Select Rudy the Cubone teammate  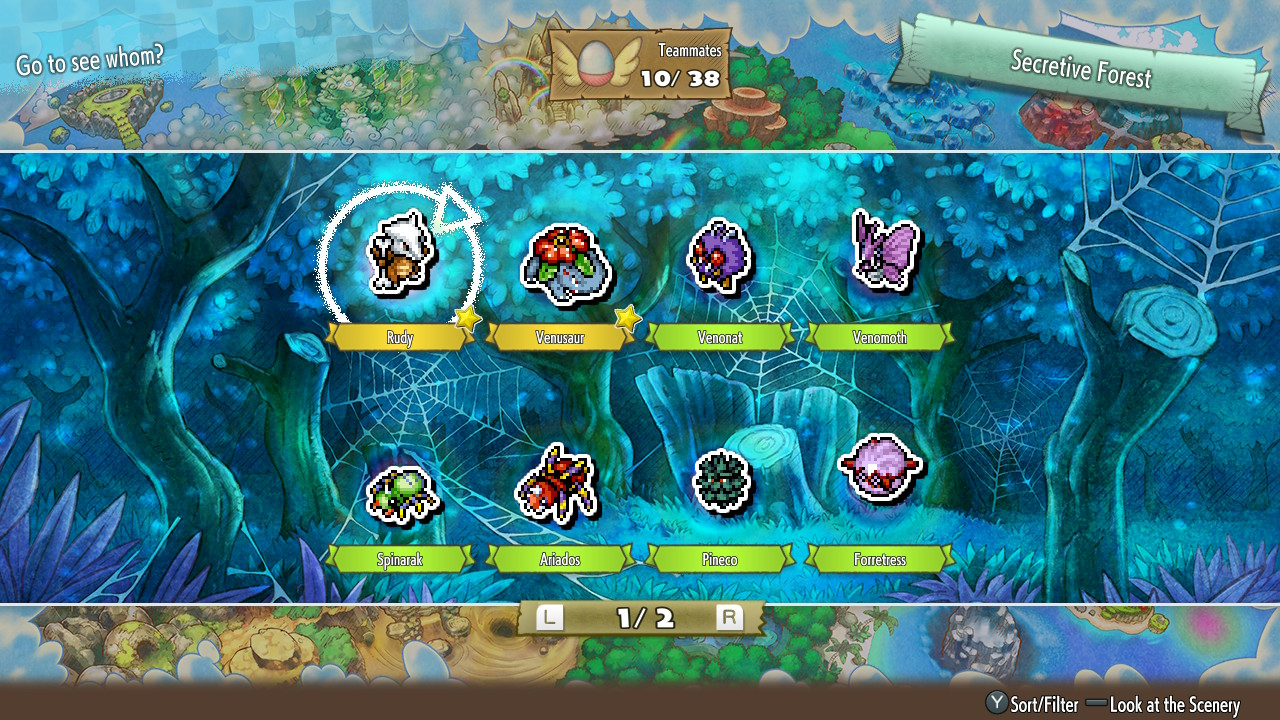[x=399, y=258]
